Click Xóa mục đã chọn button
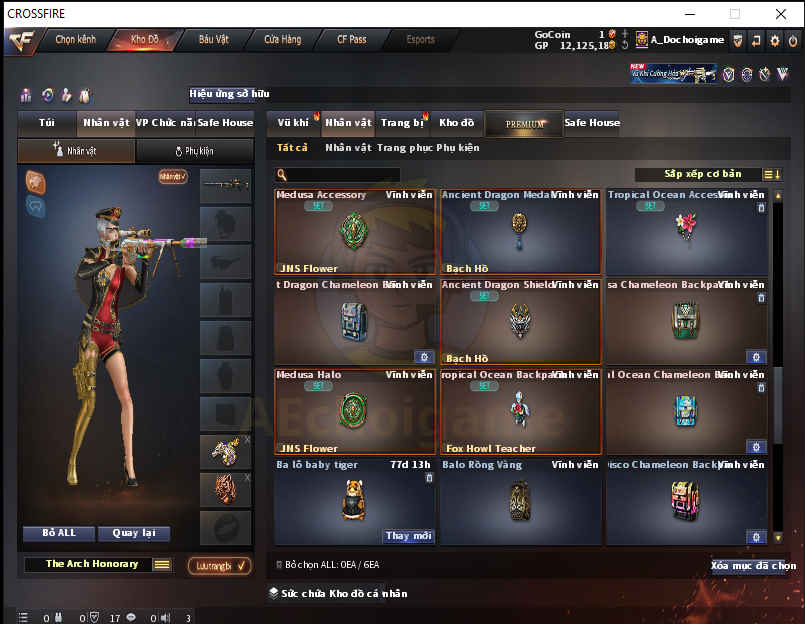The width and height of the screenshot is (805, 624). (x=752, y=566)
